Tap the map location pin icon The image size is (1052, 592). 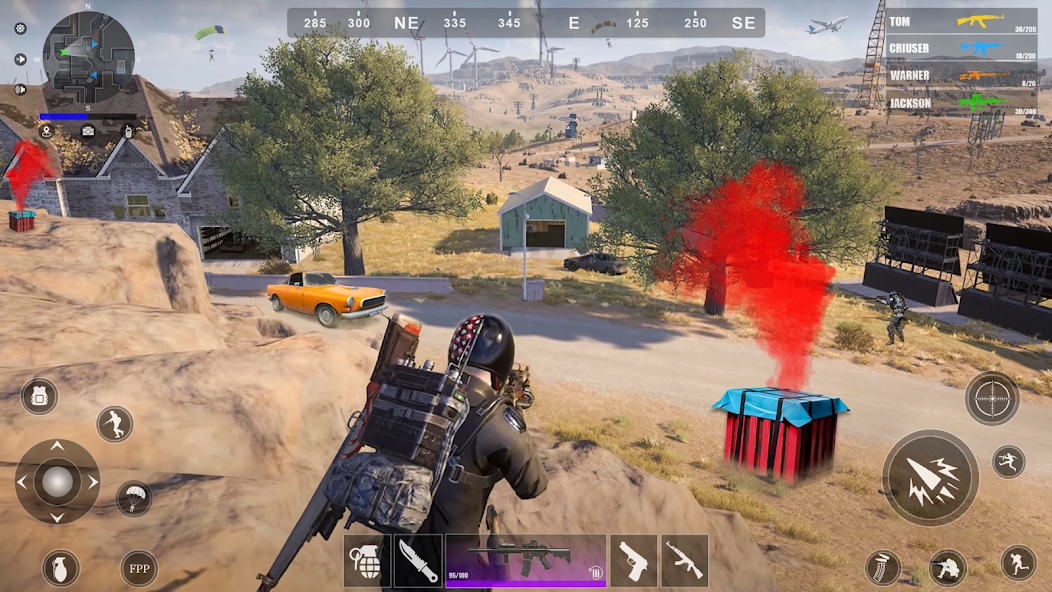coord(45,130)
